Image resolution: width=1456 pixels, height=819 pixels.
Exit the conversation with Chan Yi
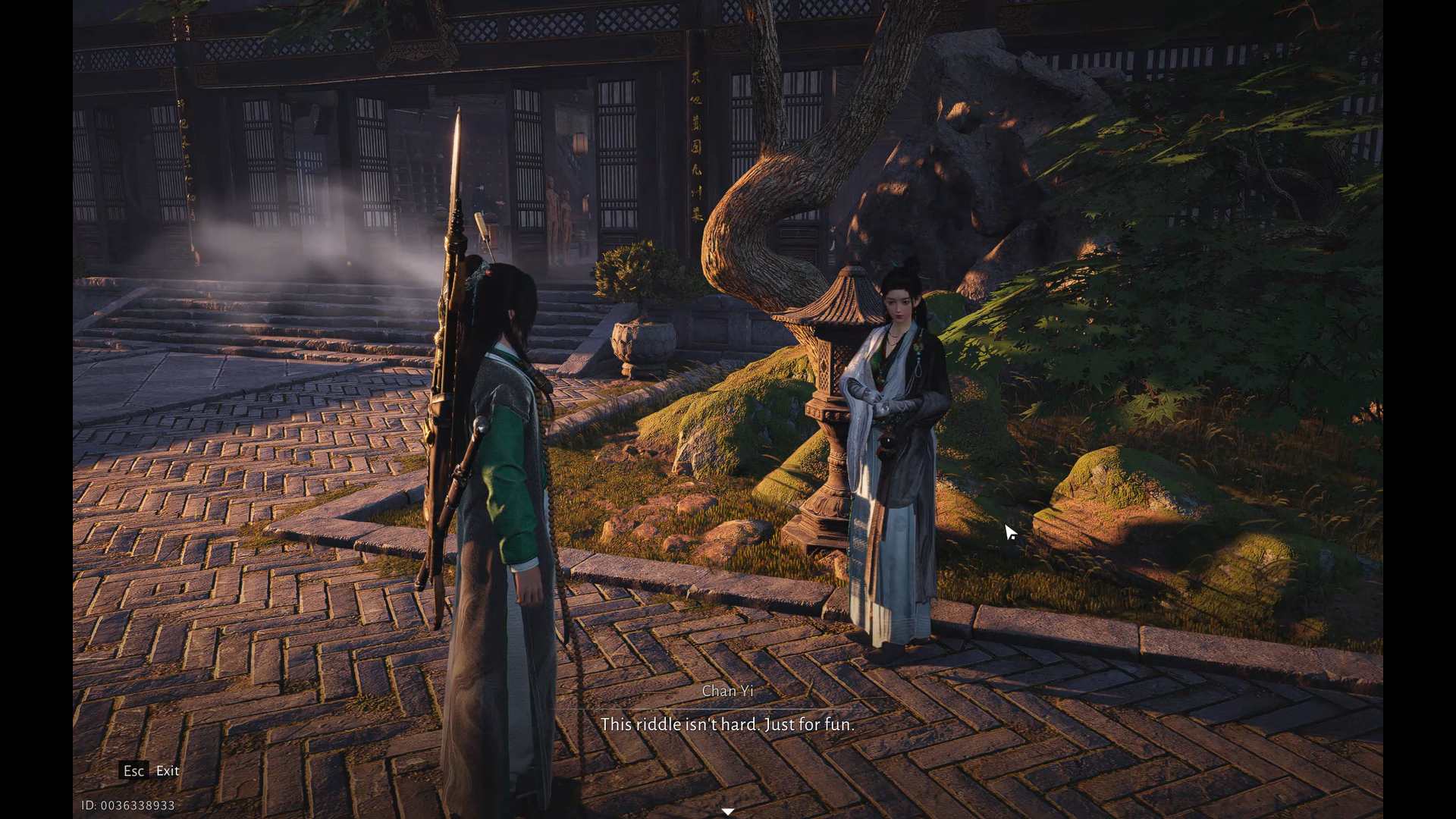point(152,770)
